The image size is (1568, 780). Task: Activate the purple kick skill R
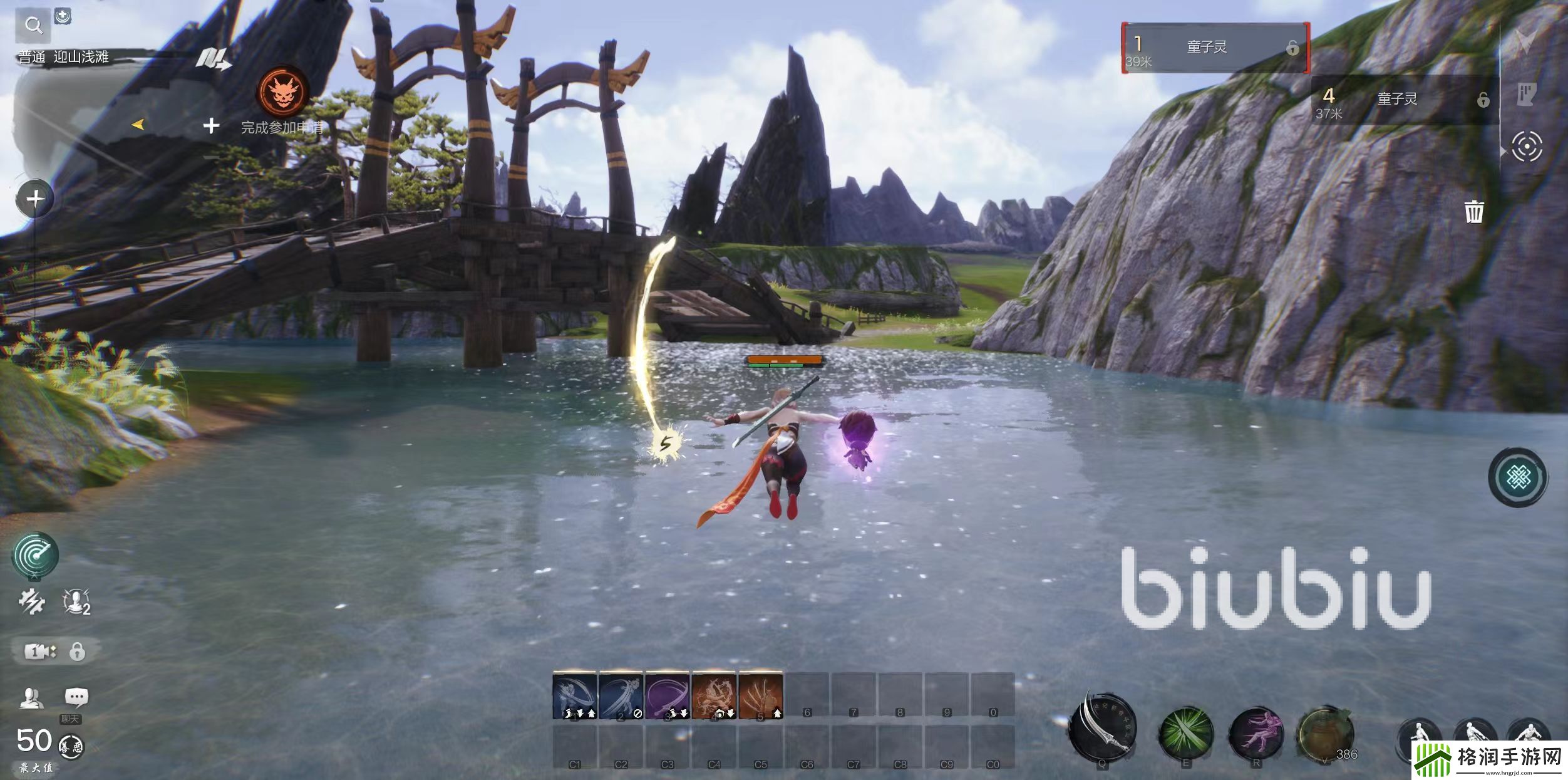pos(1256,732)
